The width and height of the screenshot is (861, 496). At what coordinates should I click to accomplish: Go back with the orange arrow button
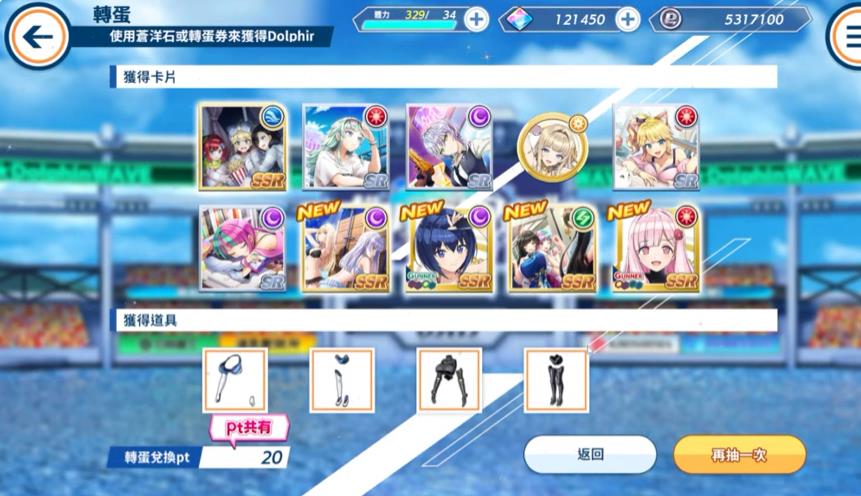(38, 37)
